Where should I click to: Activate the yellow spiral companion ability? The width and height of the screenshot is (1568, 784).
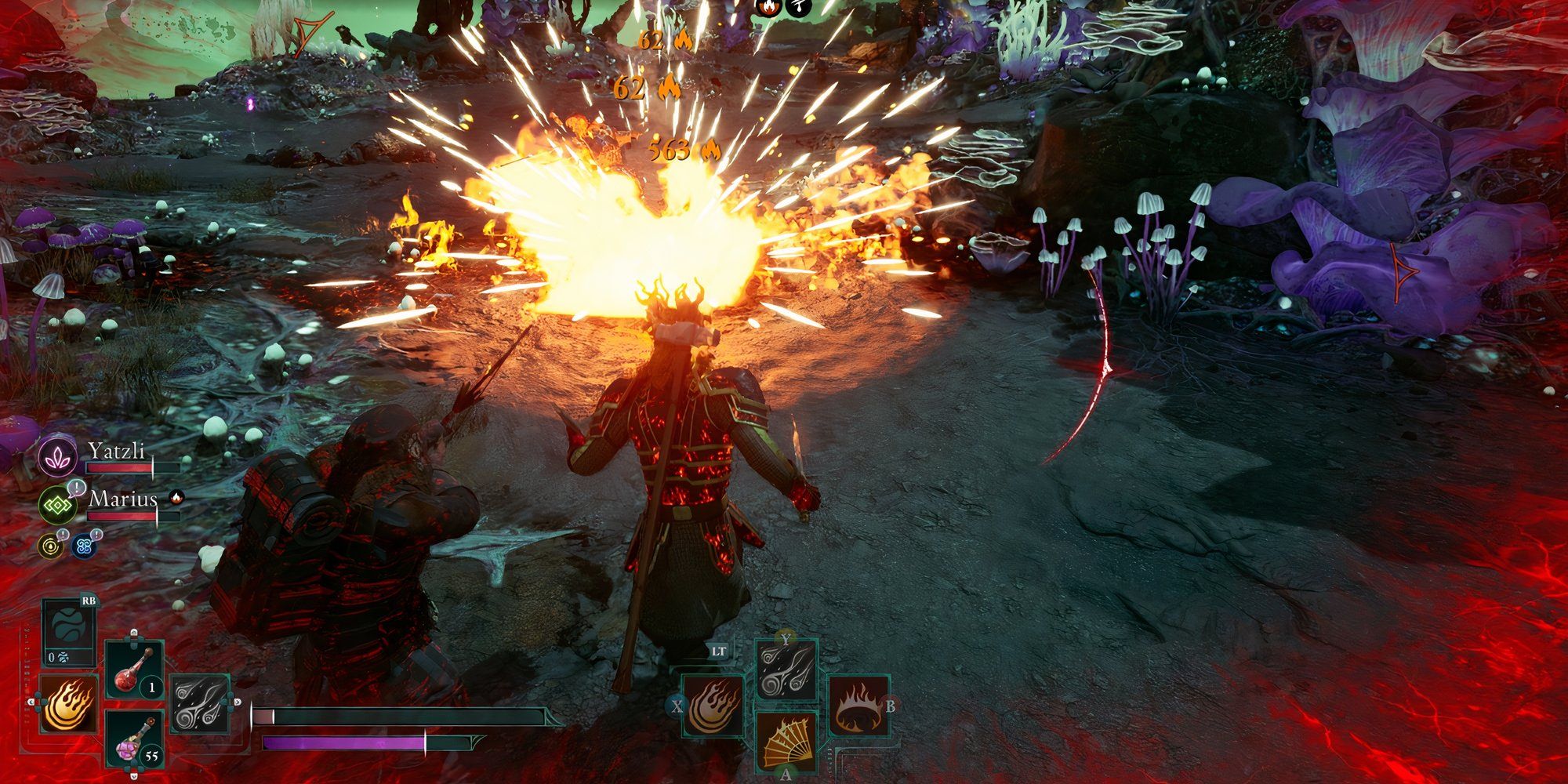51,546
